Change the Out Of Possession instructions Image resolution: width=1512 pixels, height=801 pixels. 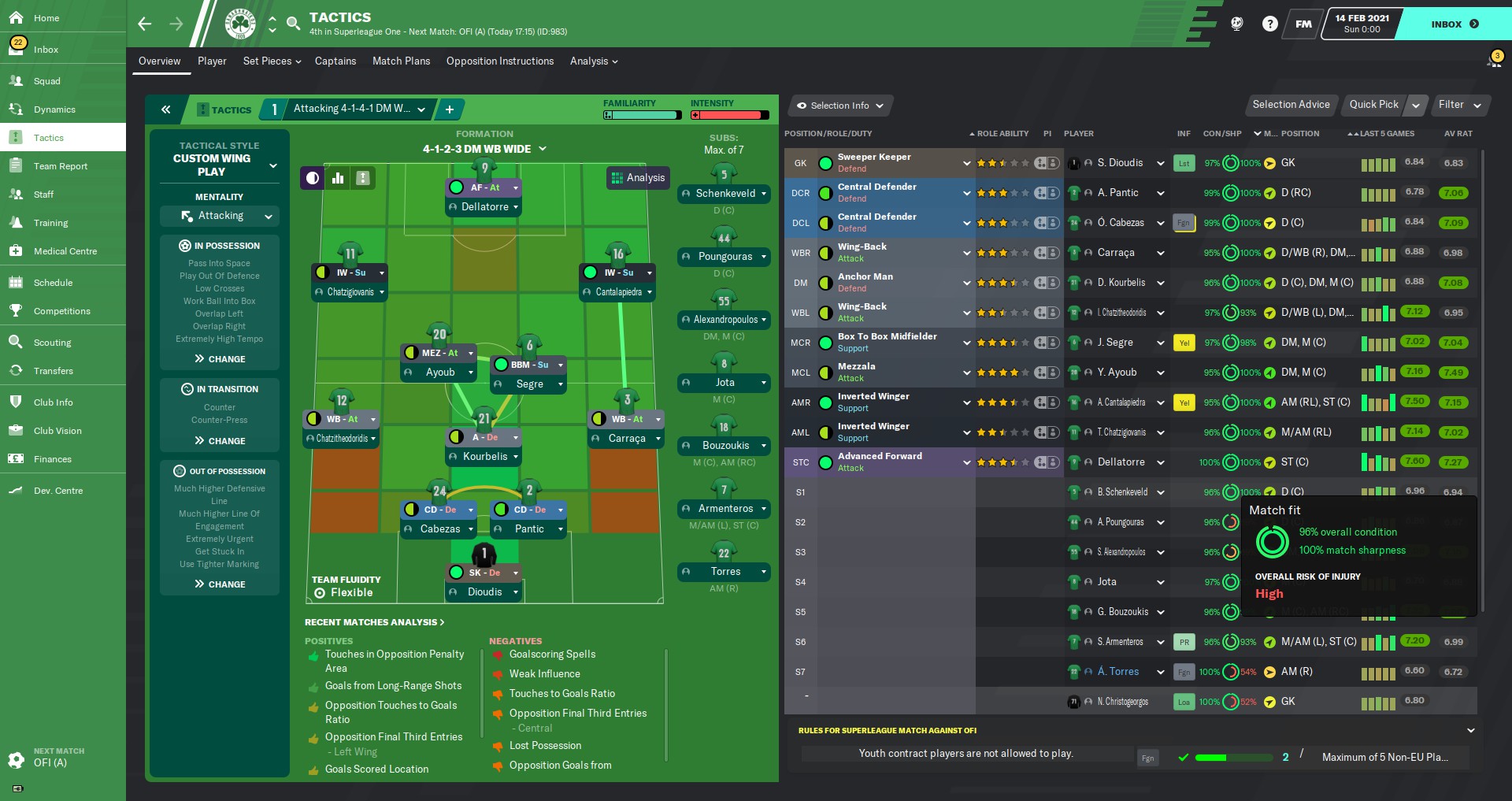coord(220,584)
